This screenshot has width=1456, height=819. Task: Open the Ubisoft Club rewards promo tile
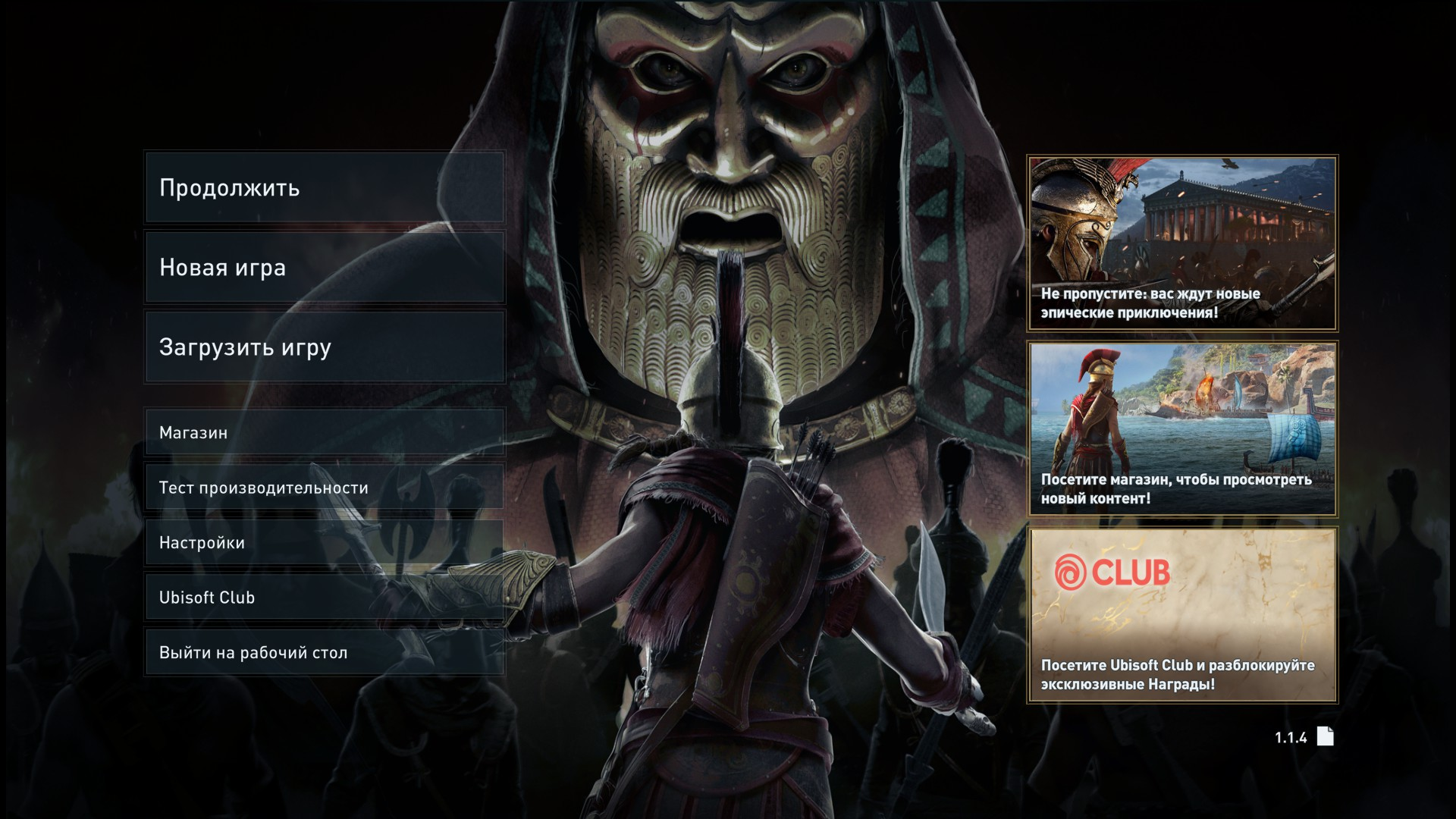(1182, 615)
